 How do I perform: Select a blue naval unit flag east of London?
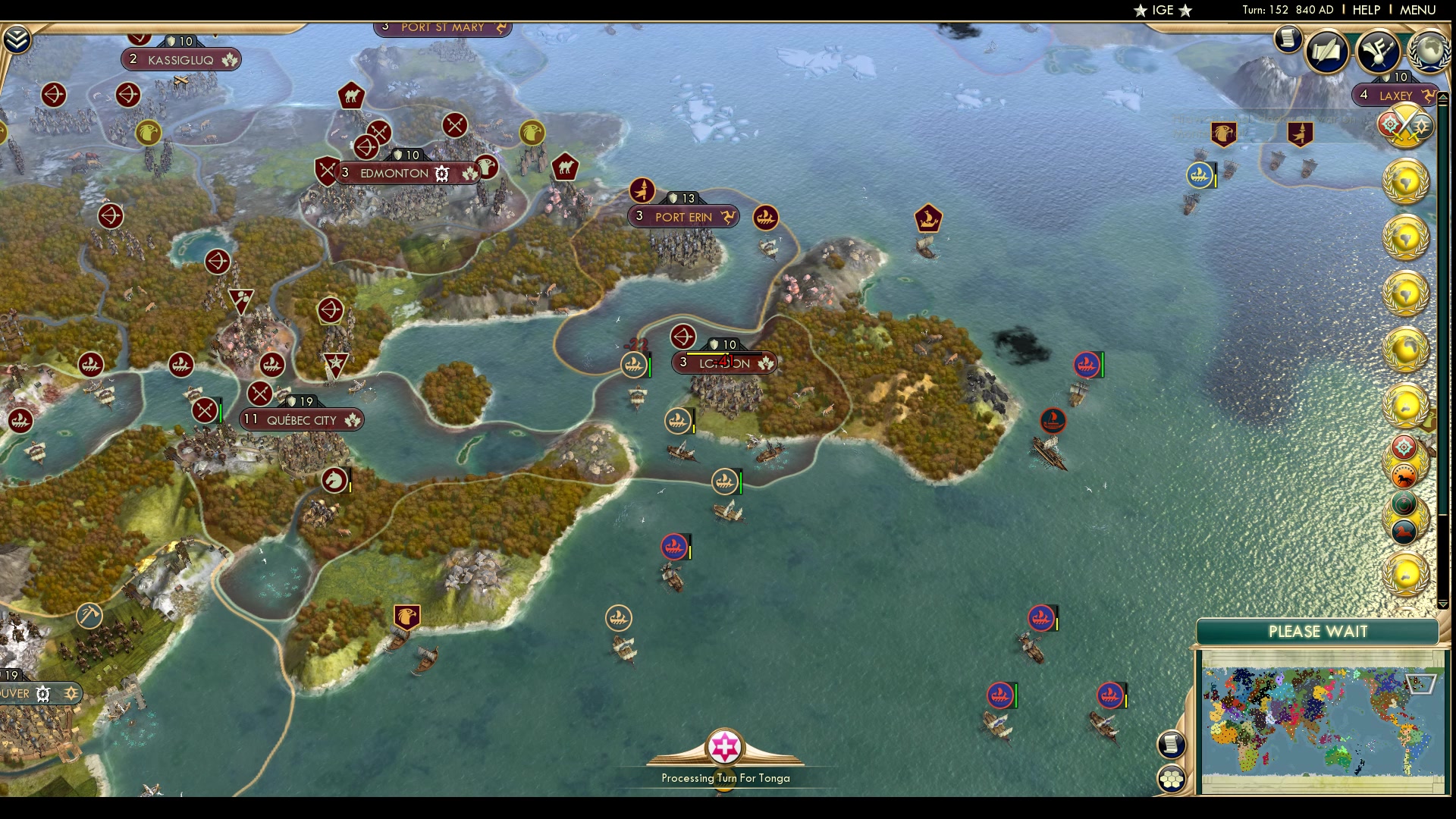coord(1087,365)
